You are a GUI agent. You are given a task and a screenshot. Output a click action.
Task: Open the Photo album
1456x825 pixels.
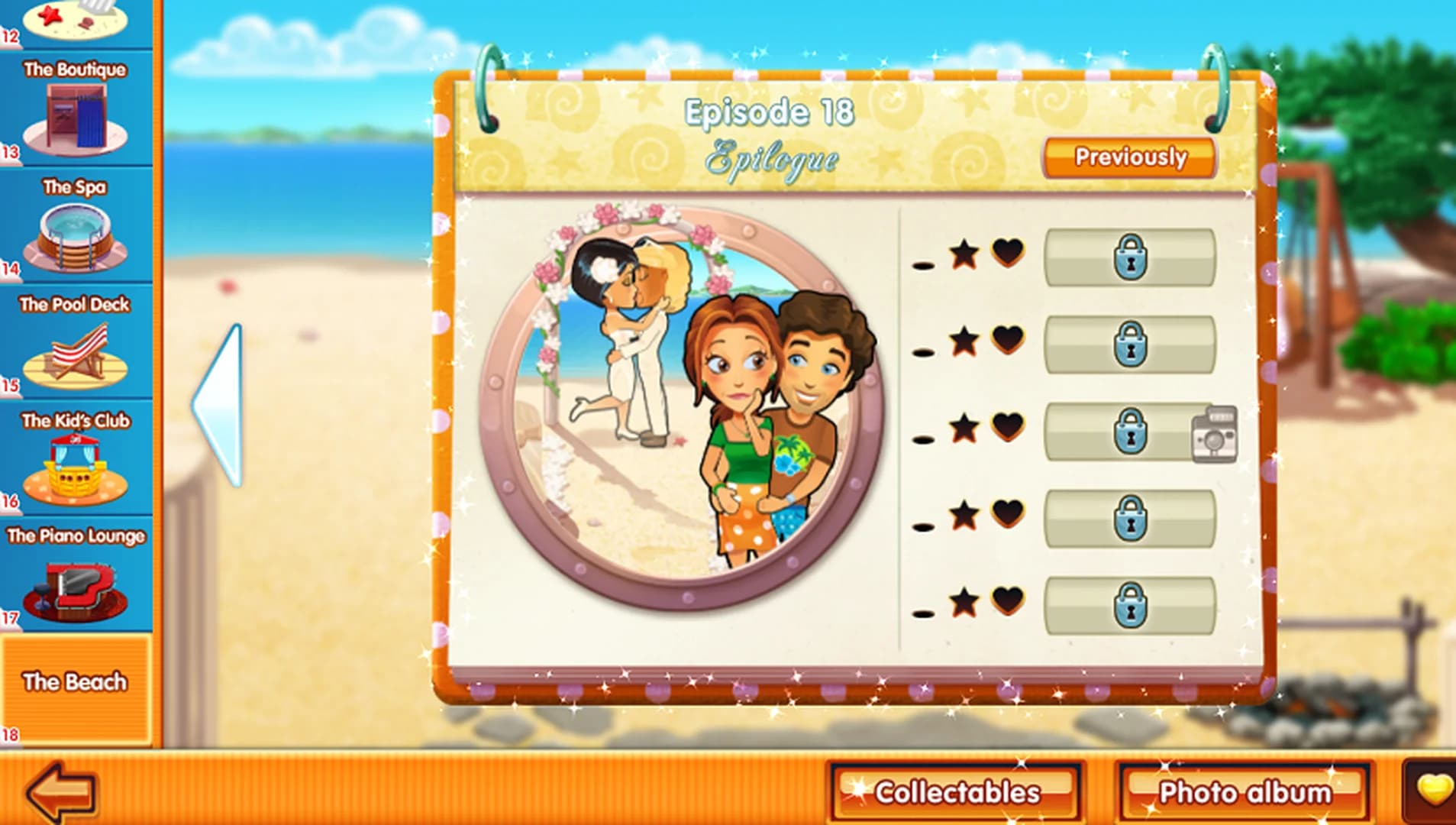1242,792
